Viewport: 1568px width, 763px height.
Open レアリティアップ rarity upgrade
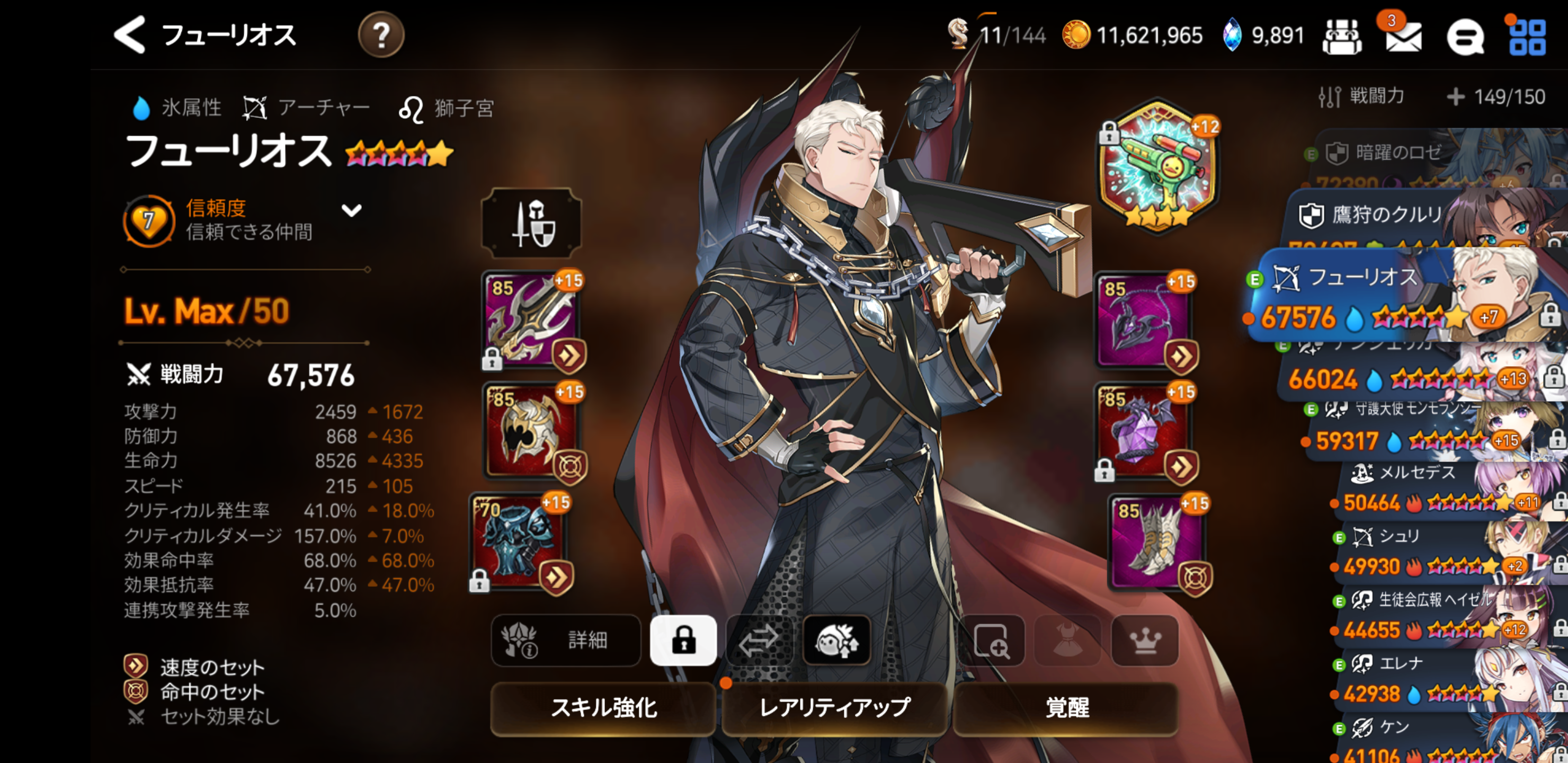coord(834,707)
